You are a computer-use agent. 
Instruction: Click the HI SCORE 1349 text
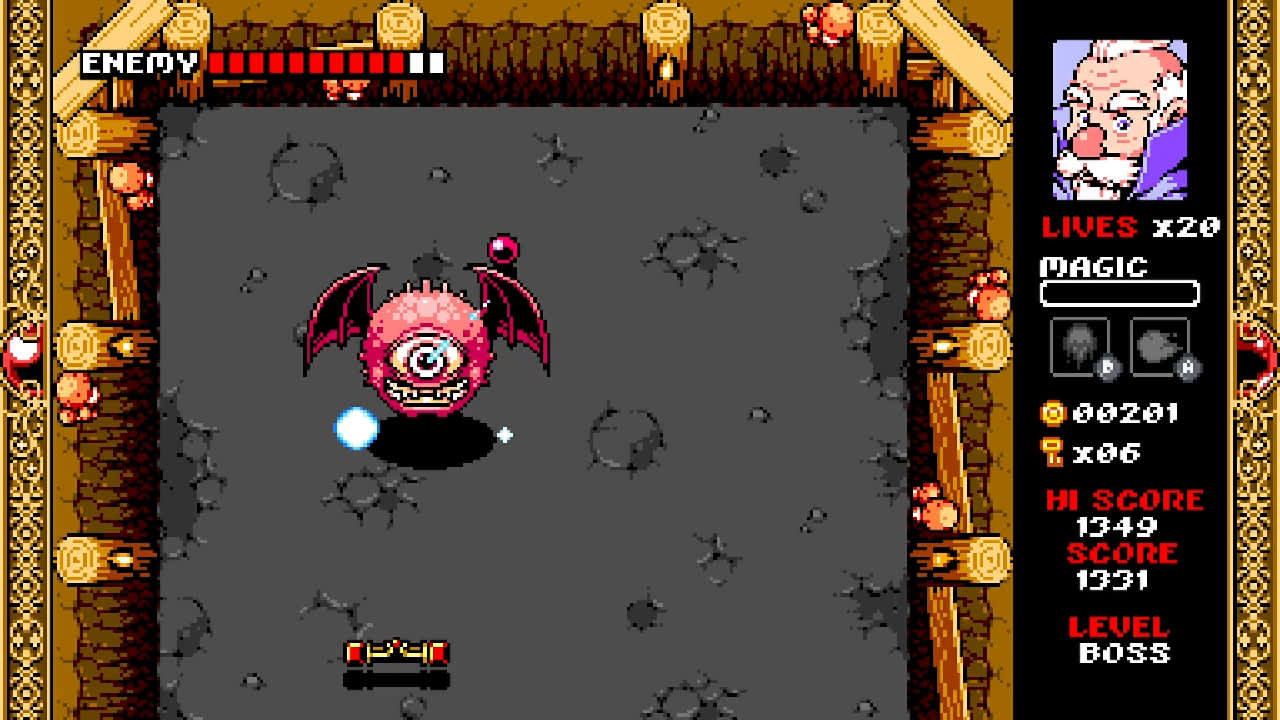pos(1124,500)
